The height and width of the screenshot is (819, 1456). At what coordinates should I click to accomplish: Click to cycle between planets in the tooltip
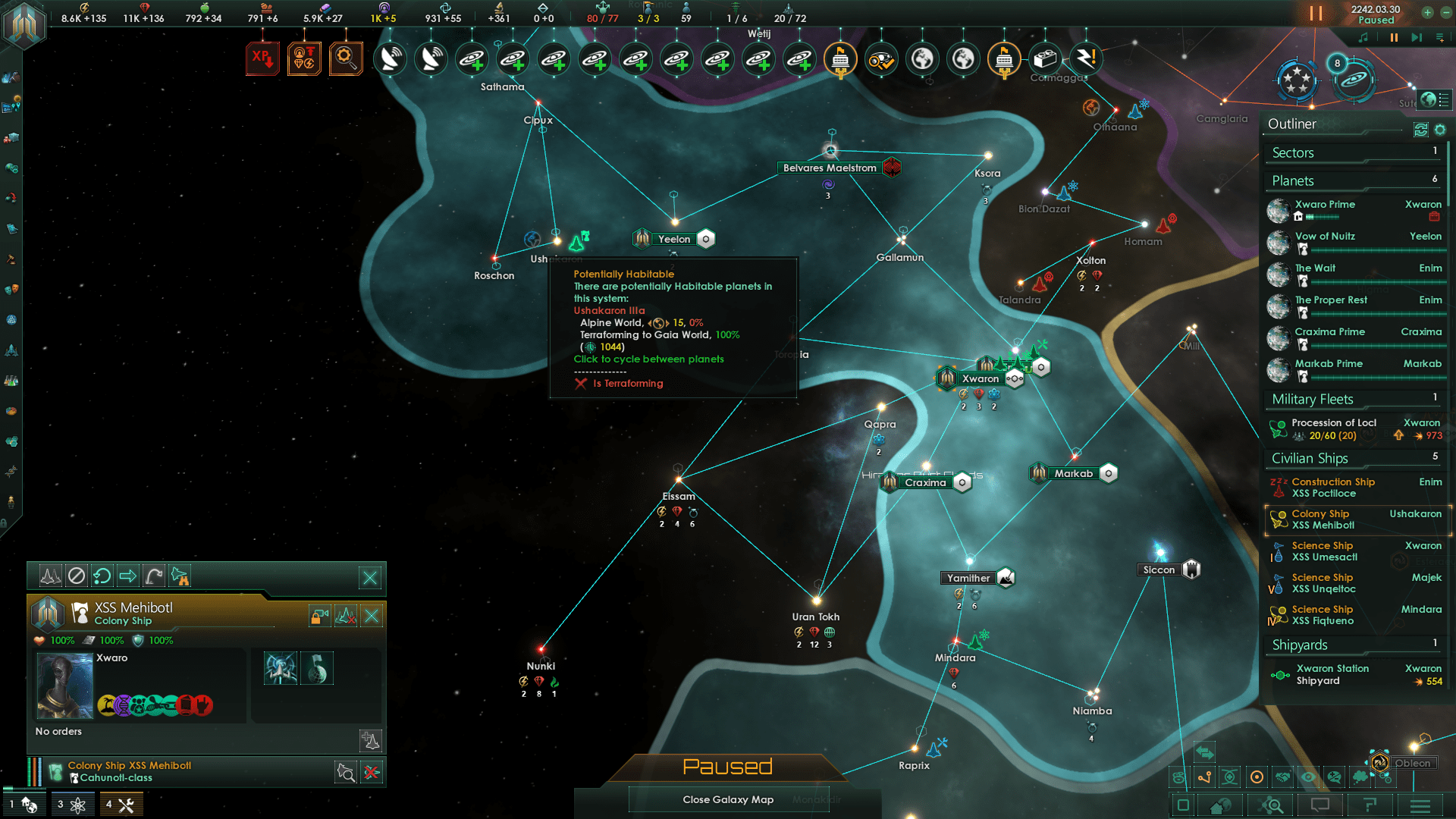tap(648, 359)
